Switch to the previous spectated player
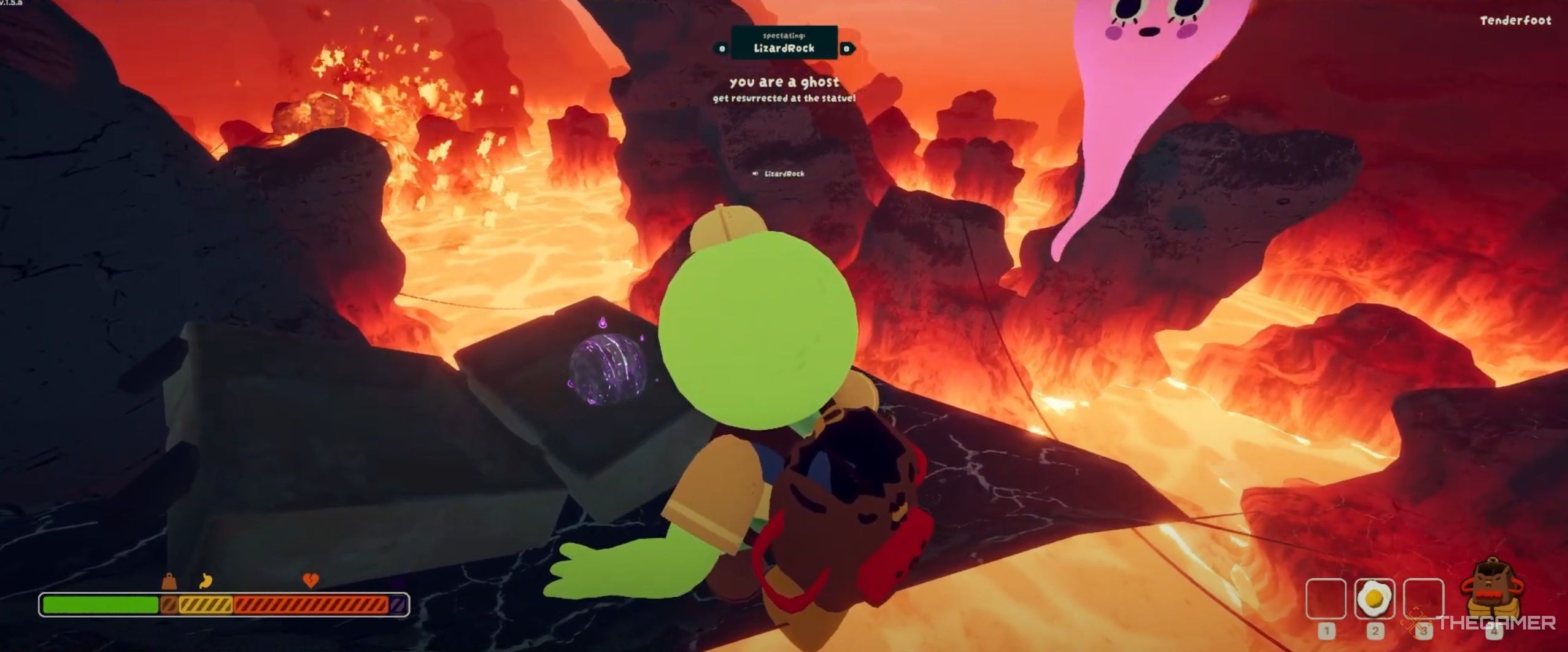This screenshot has width=1568, height=652. coord(722,49)
